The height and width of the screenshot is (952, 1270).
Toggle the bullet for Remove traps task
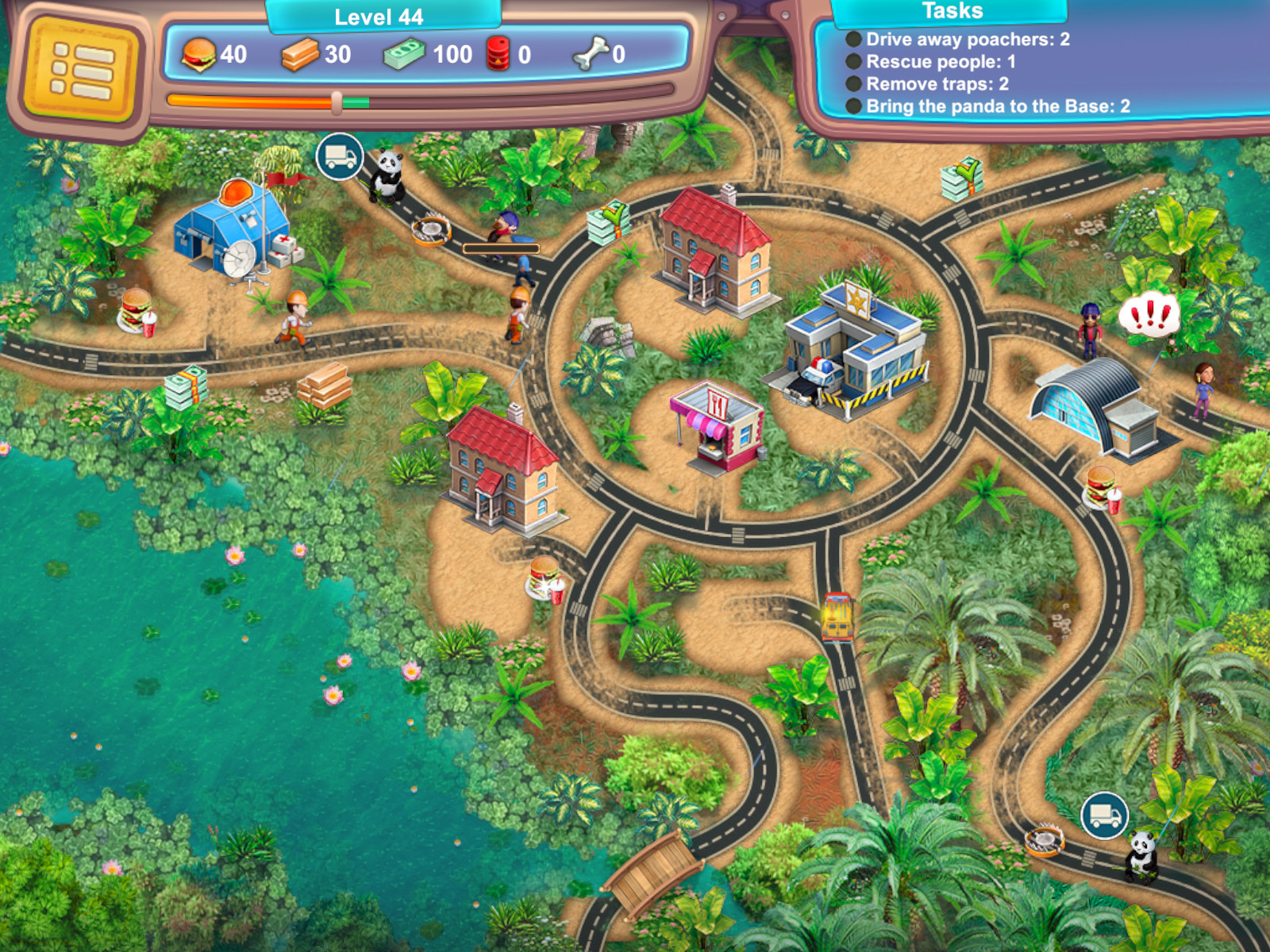(855, 83)
